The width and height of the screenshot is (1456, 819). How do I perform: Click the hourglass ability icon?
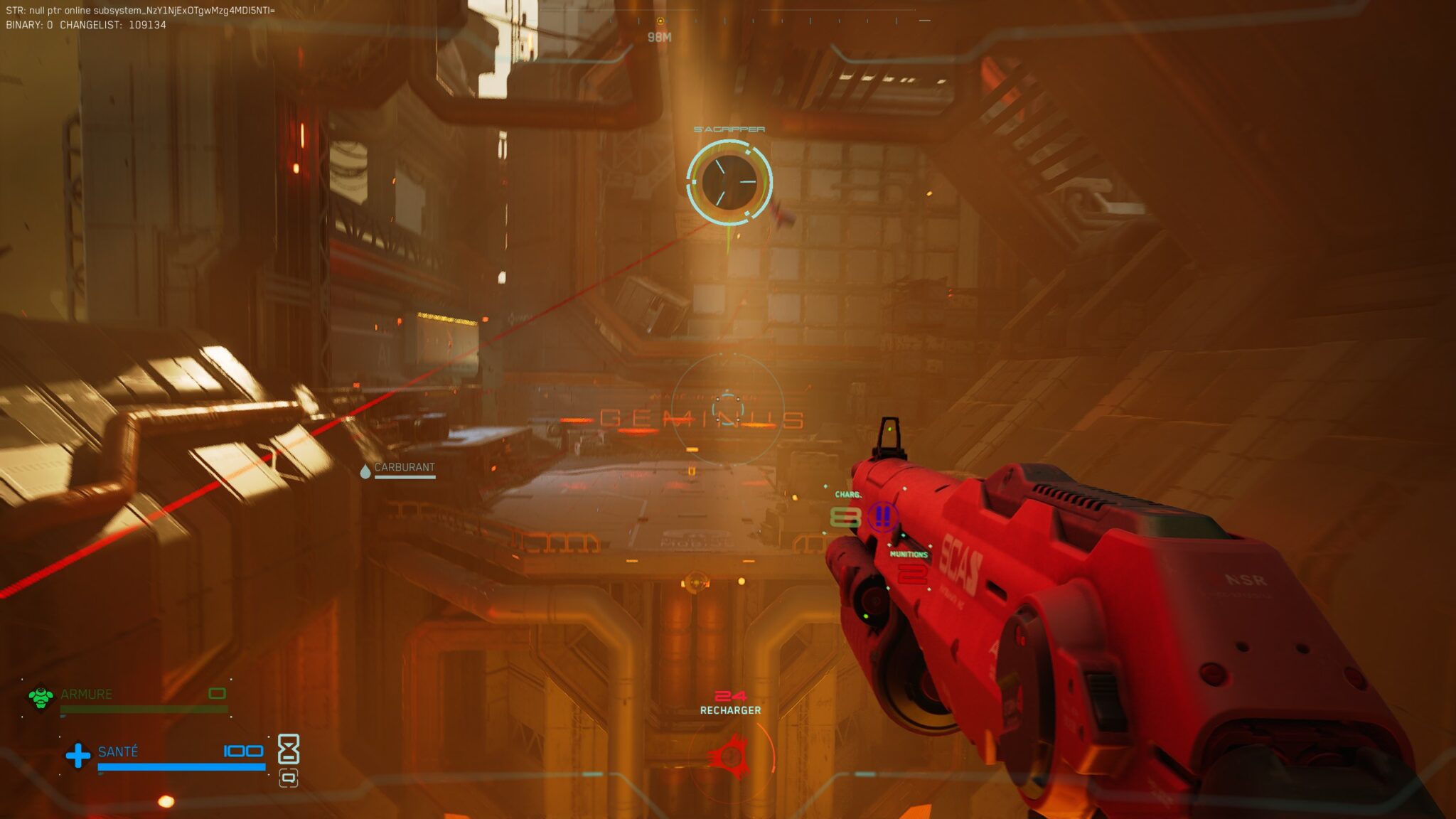pyautogui.click(x=288, y=749)
